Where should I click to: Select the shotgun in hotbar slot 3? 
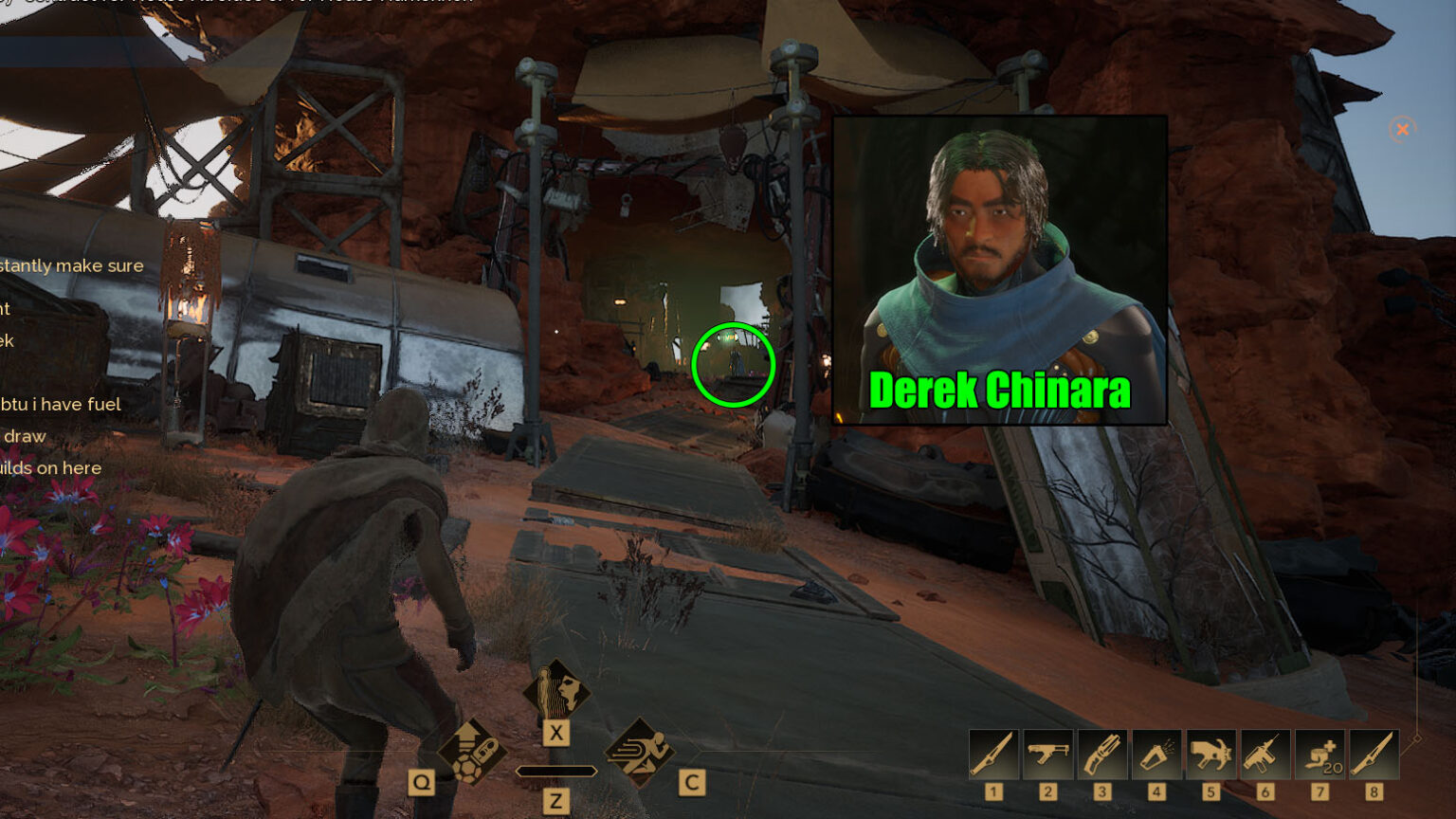[1101, 754]
